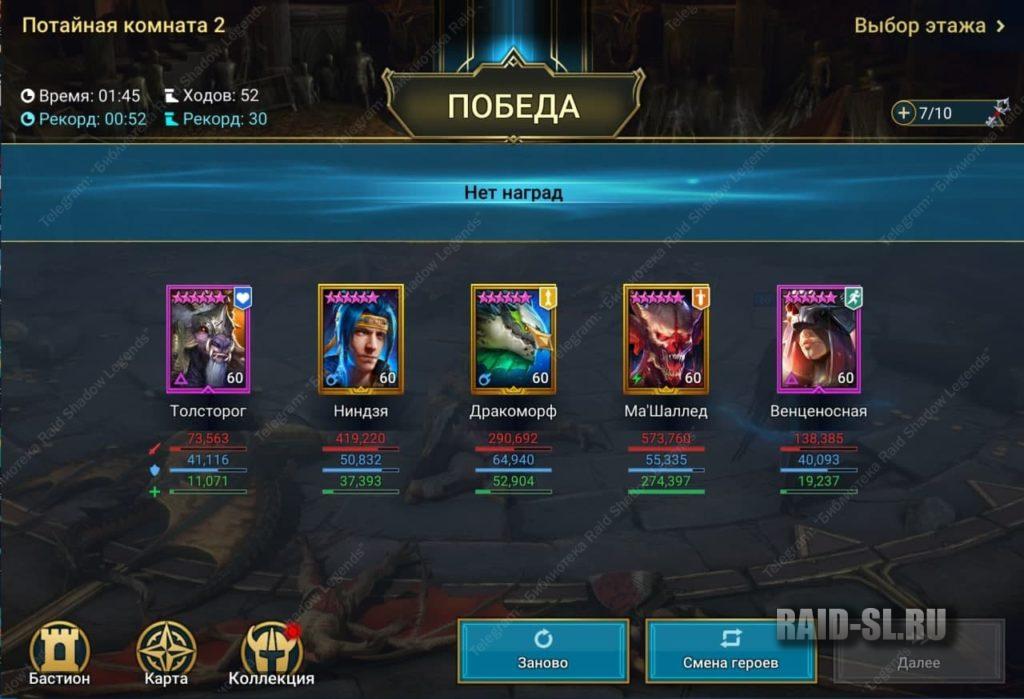Select the Толсторог hero portrait

tap(208, 339)
